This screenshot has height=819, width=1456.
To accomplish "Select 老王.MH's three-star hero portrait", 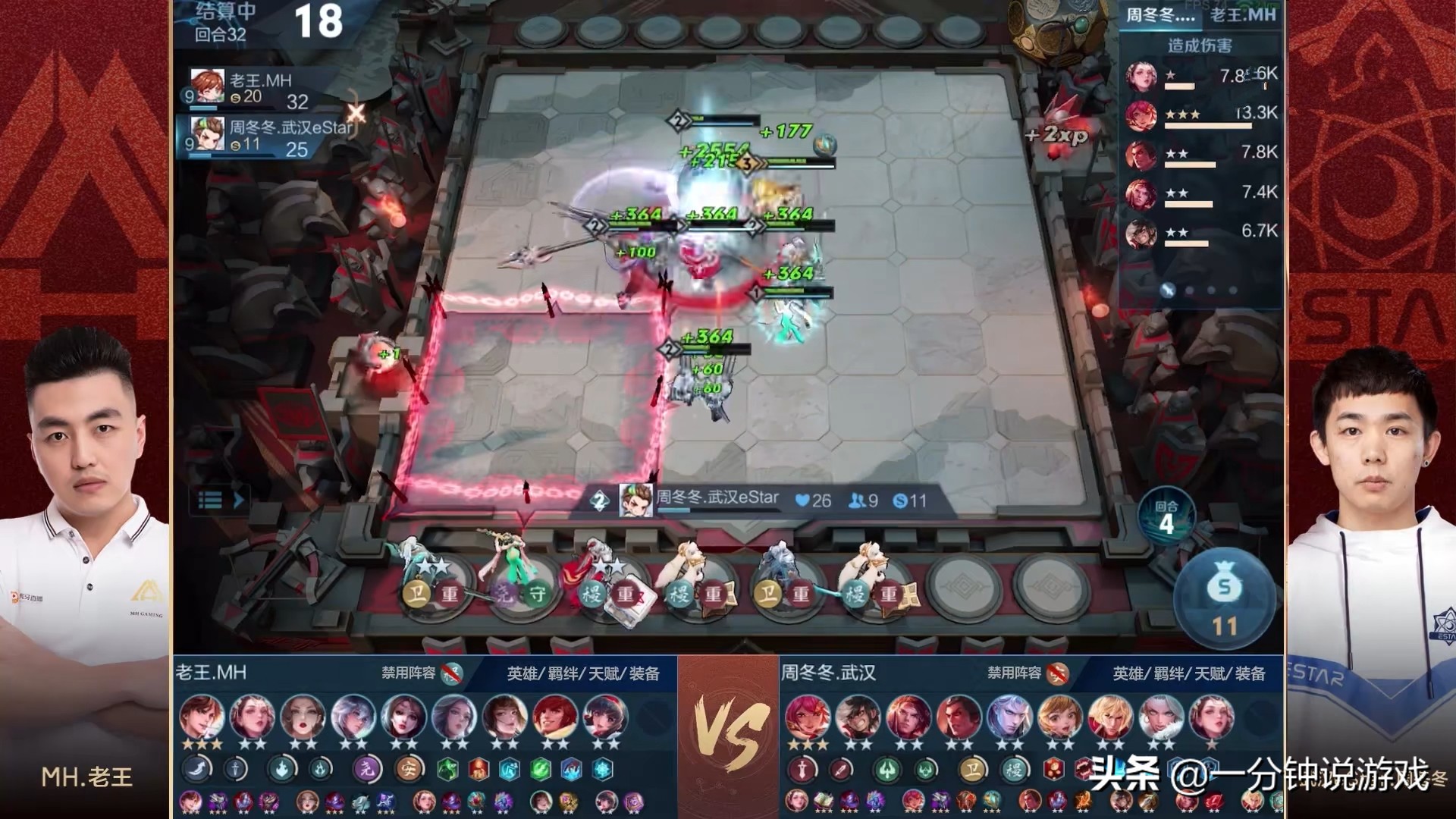I will (202, 718).
